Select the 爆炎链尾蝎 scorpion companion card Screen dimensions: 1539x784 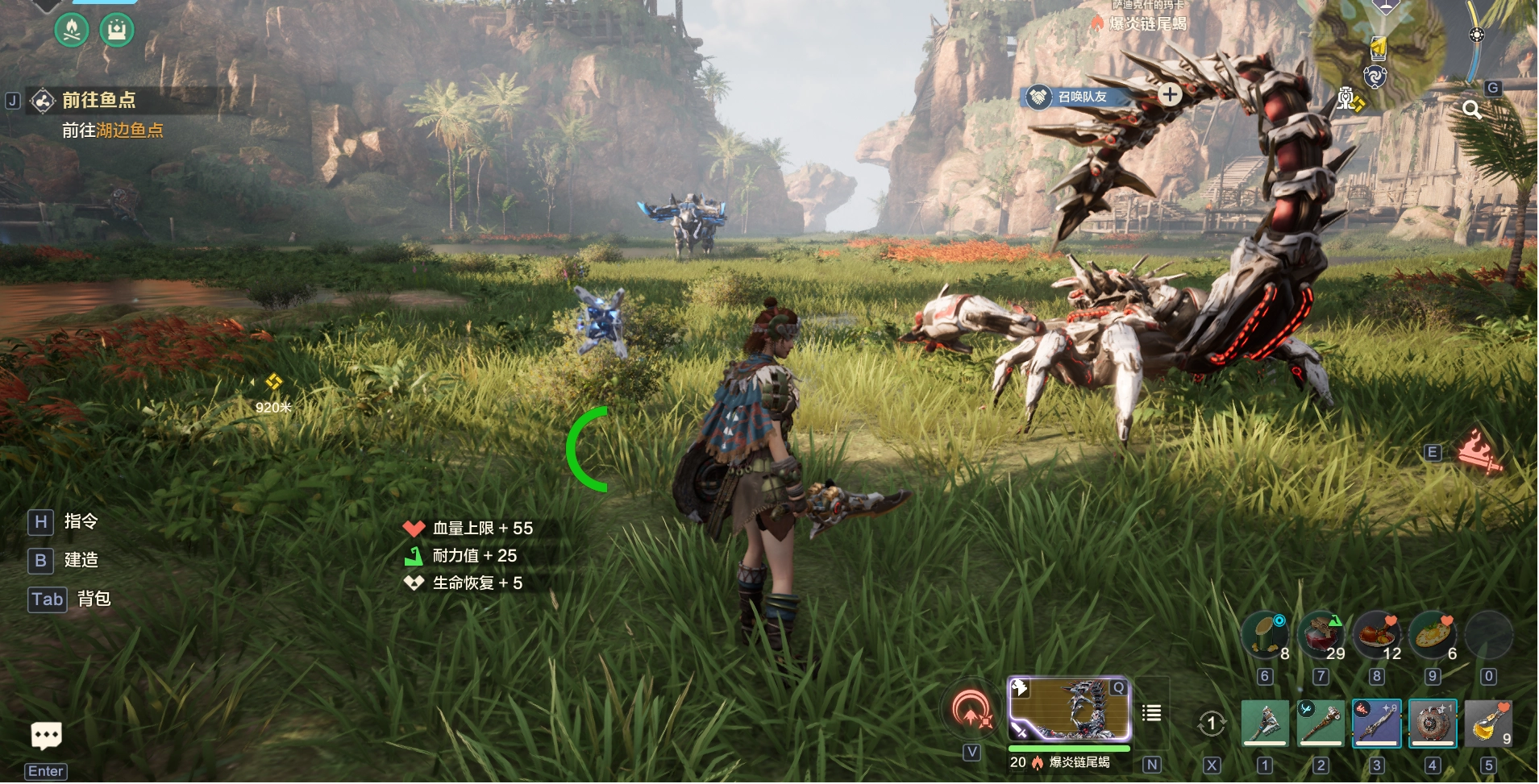tap(1070, 709)
